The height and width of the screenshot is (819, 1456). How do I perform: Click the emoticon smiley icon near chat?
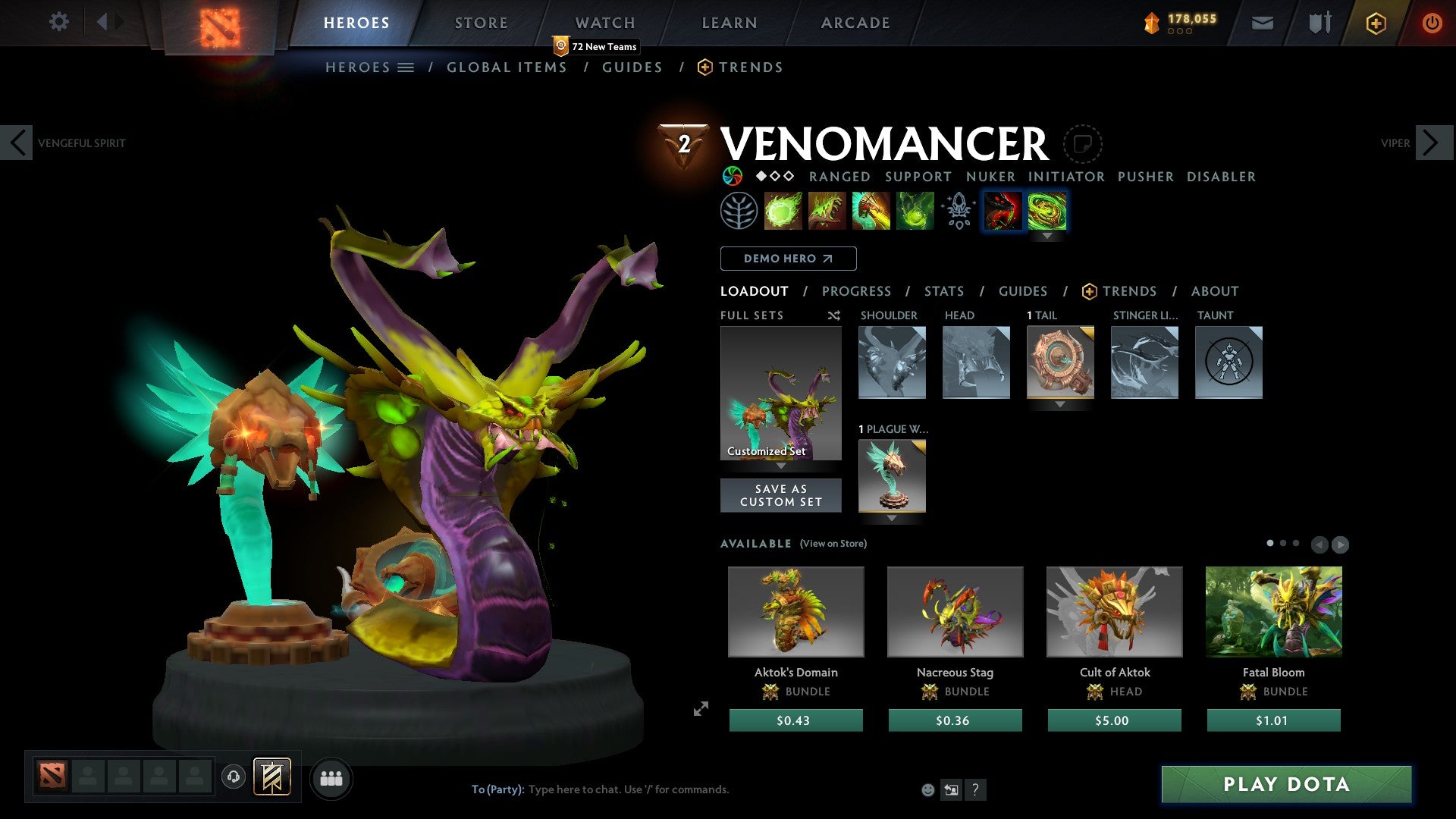coord(927,789)
